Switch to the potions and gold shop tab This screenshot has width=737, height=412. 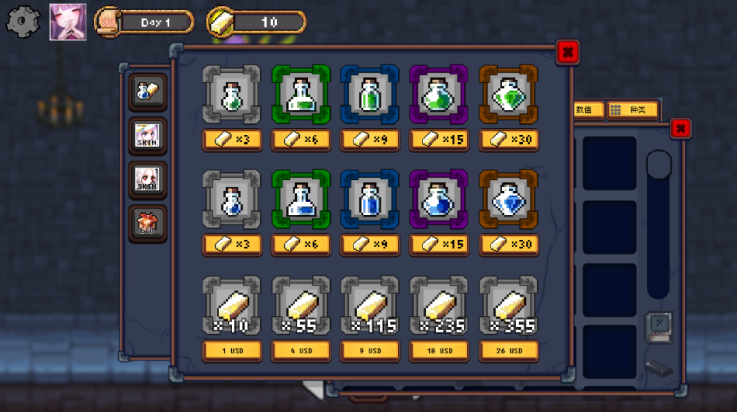pyautogui.click(x=147, y=91)
